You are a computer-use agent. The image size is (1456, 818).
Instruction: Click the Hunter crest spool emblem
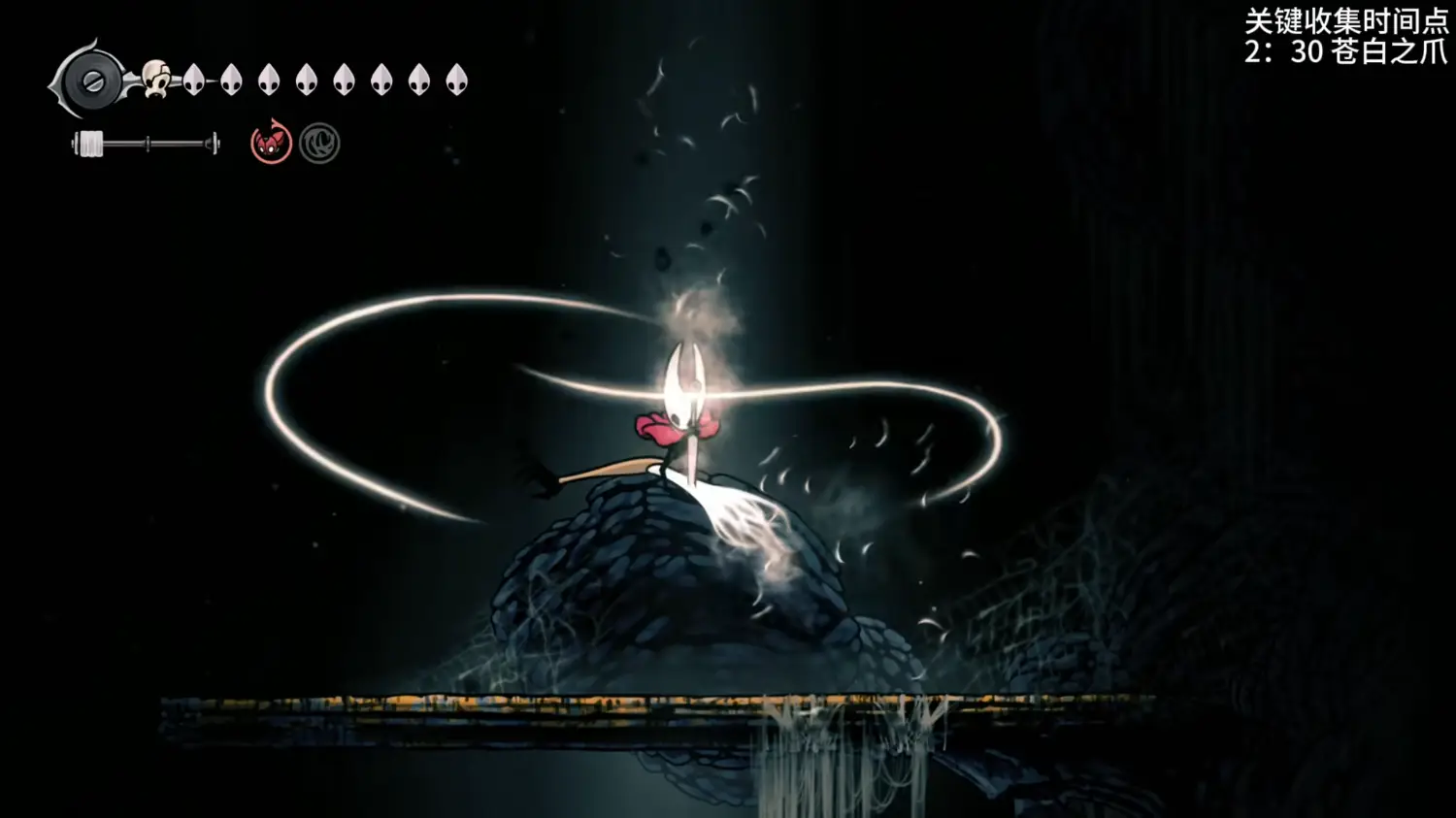92,81
